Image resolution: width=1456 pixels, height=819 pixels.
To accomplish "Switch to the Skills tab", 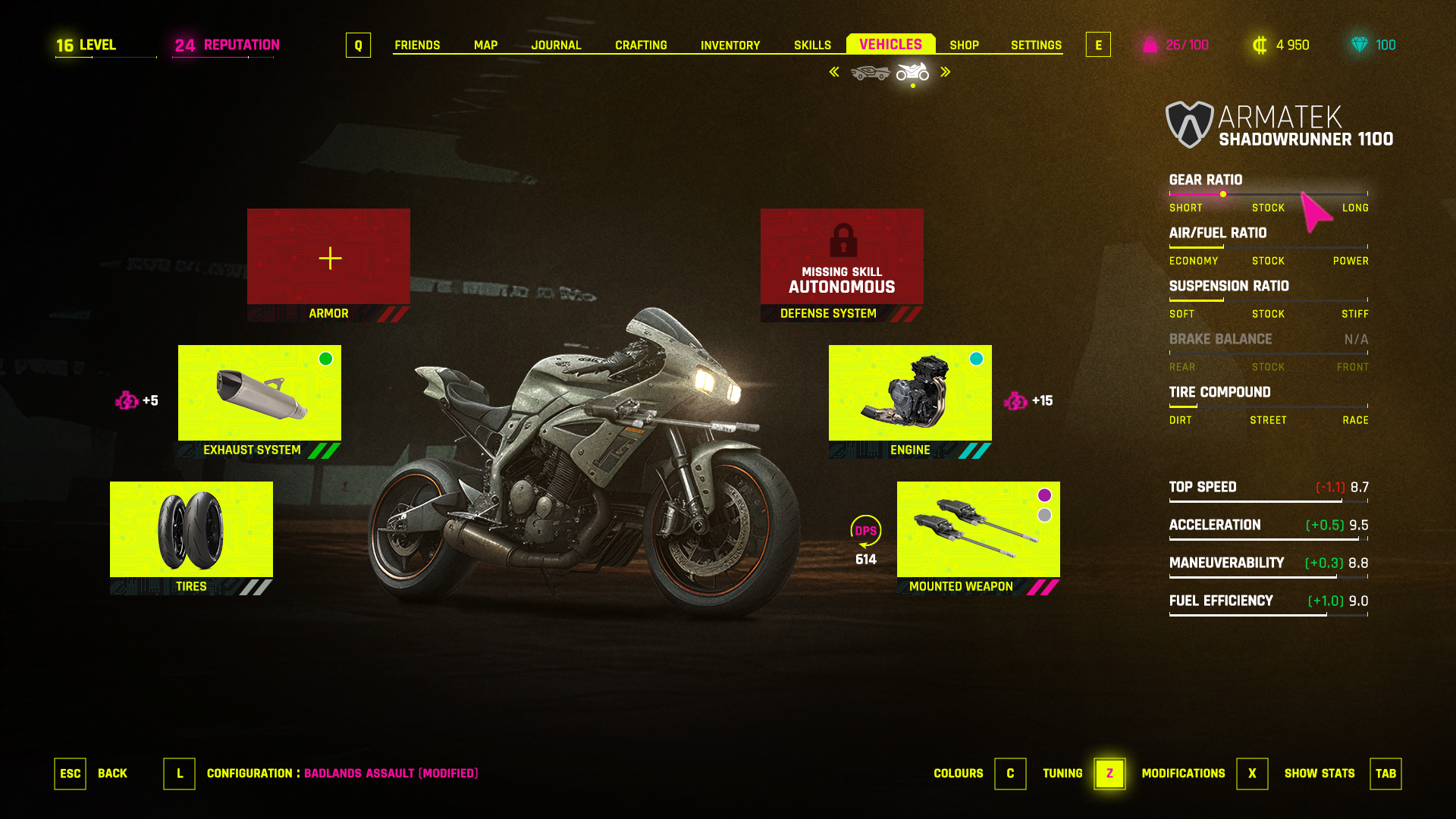I will tap(812, 45).
